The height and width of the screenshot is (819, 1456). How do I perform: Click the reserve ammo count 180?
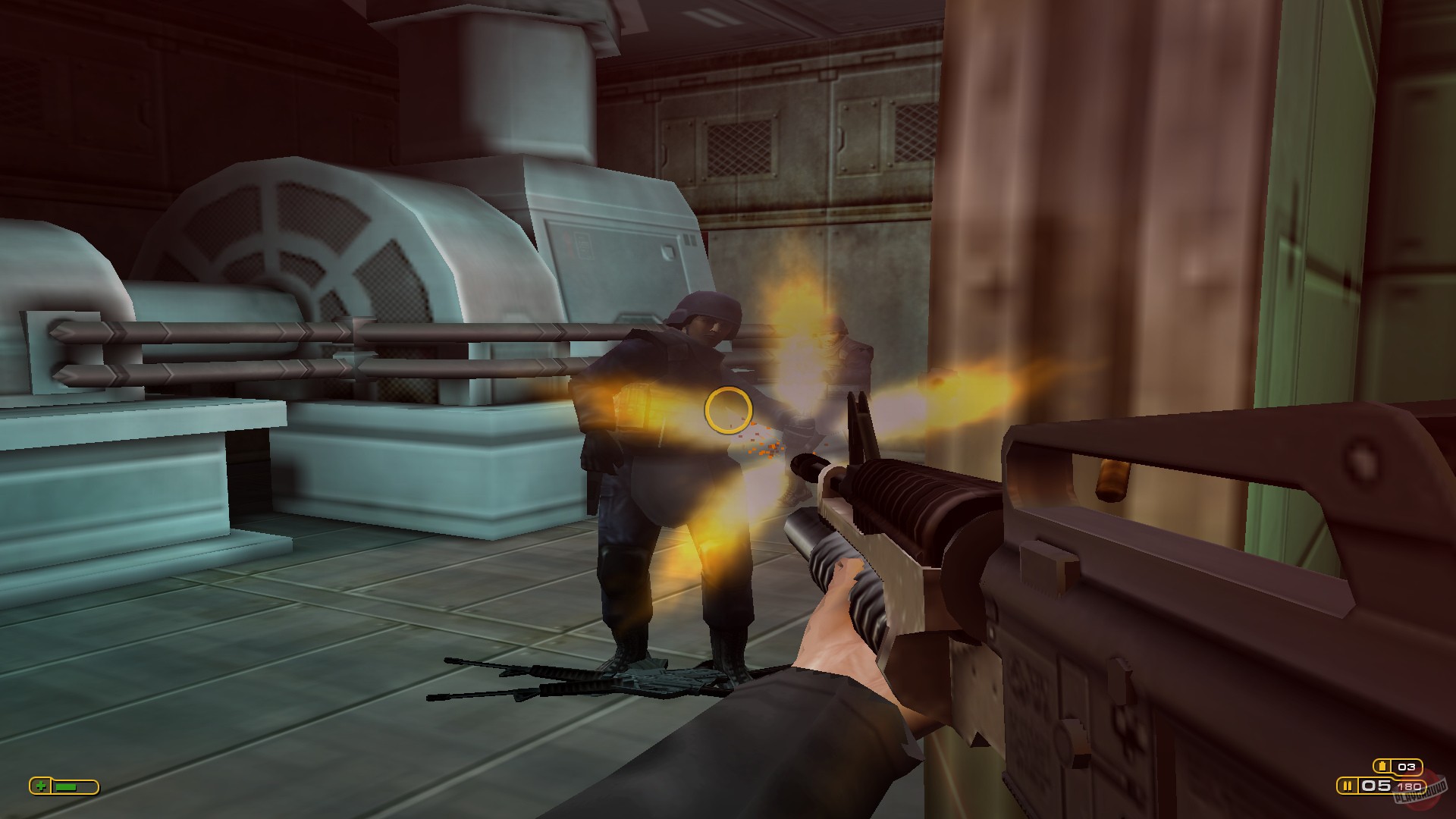(x=1410, y=786)
